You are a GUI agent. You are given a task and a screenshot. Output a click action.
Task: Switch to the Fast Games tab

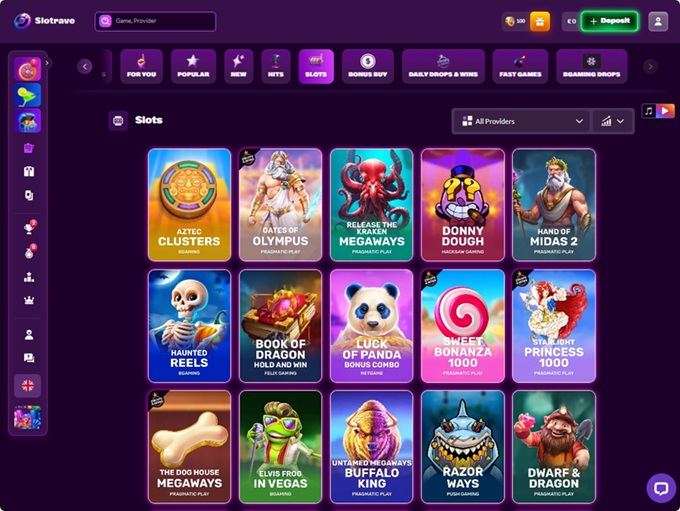(x=520, y=66)
